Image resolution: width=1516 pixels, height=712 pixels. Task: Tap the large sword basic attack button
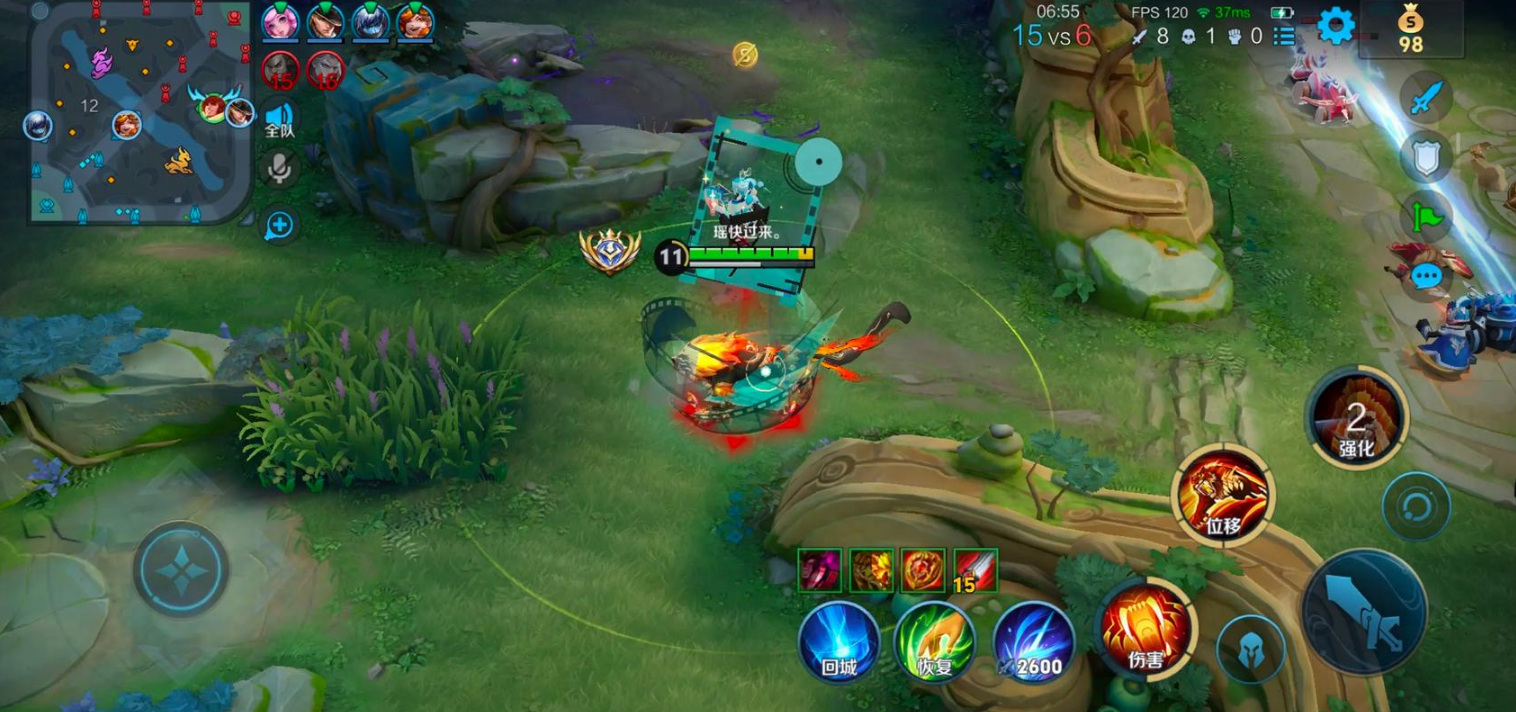pos(1364,611)
